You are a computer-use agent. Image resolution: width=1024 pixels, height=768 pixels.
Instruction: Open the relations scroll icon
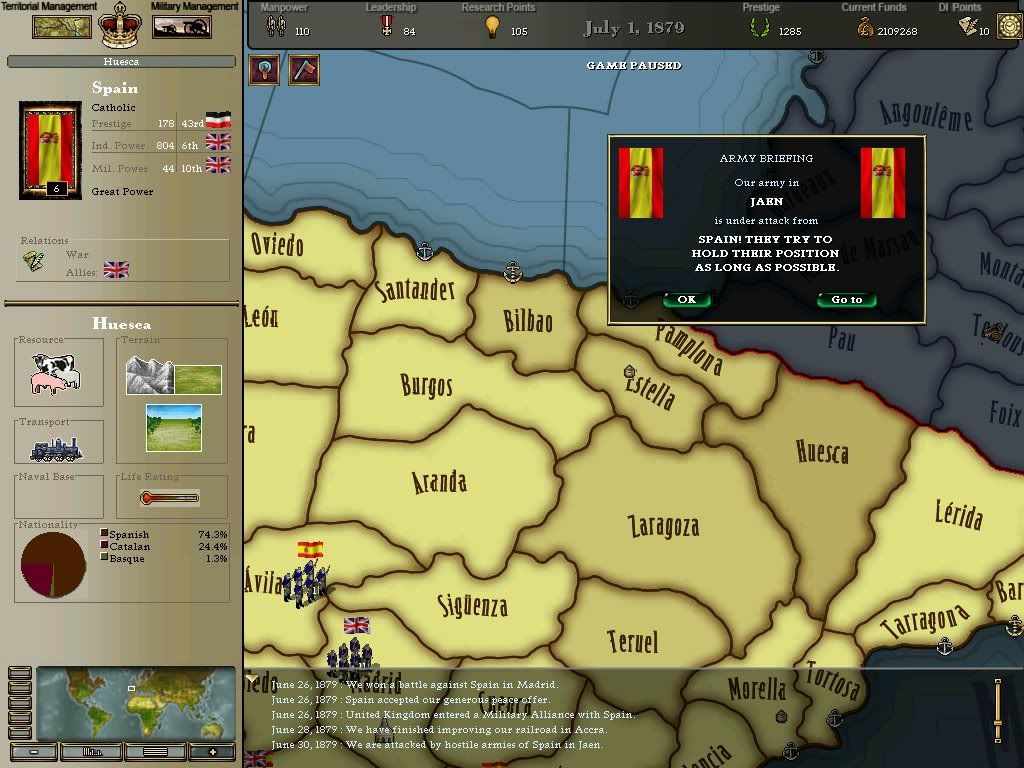click(x=34, y=261)
